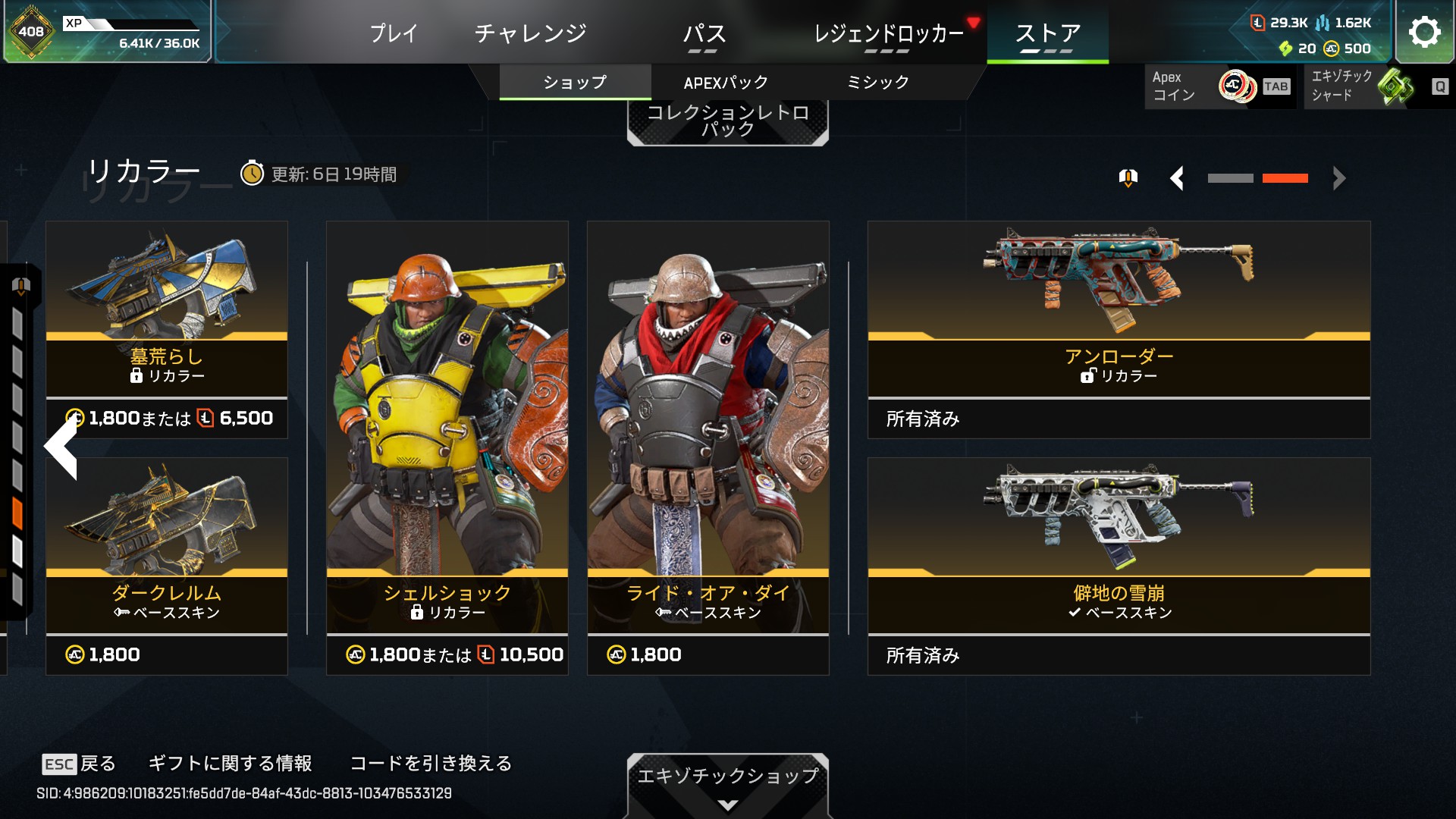Click the コレクションレトロパック button

[x=727, y=121]
